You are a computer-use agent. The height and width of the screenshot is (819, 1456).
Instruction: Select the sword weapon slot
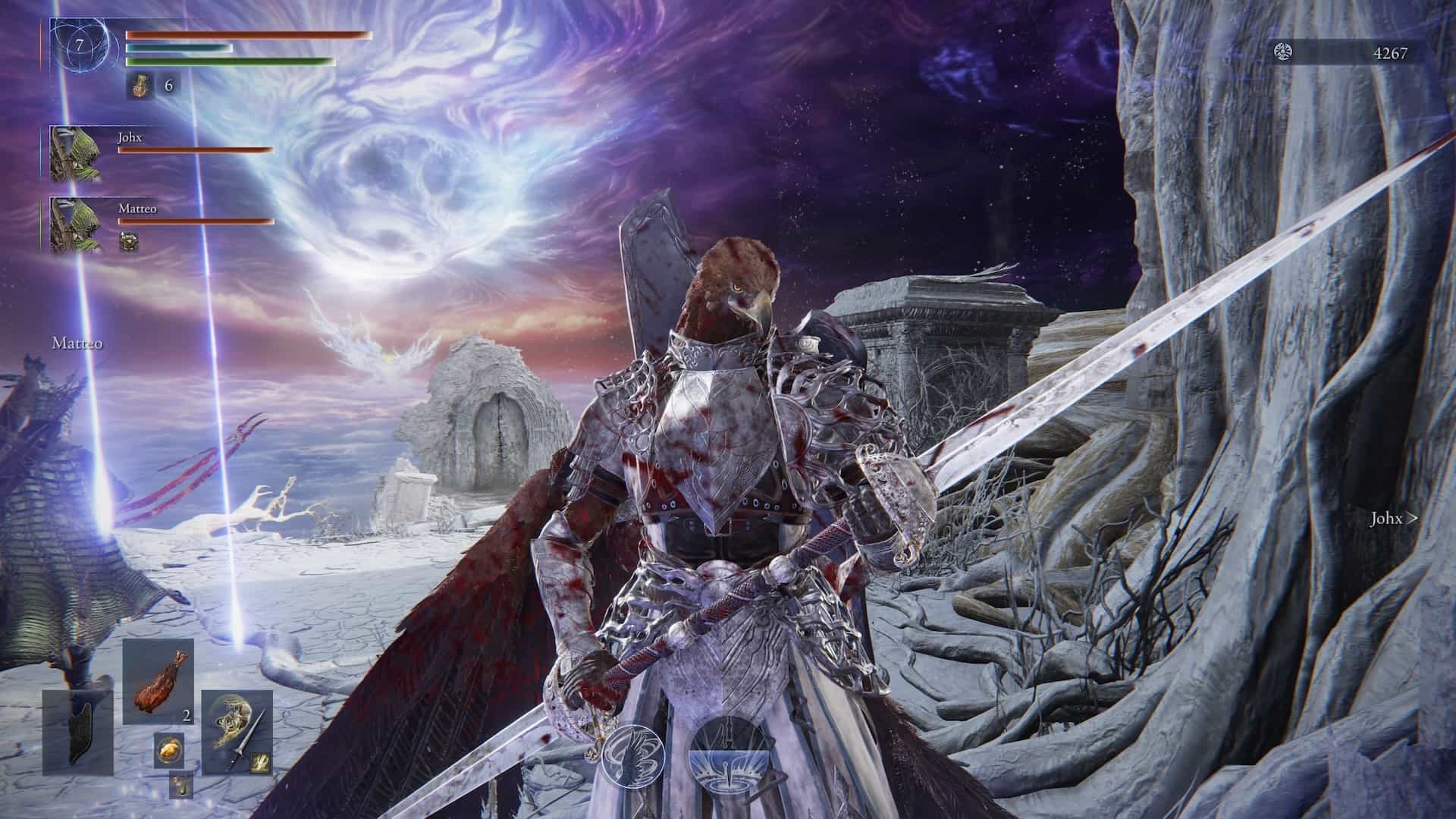pos(237,731)
